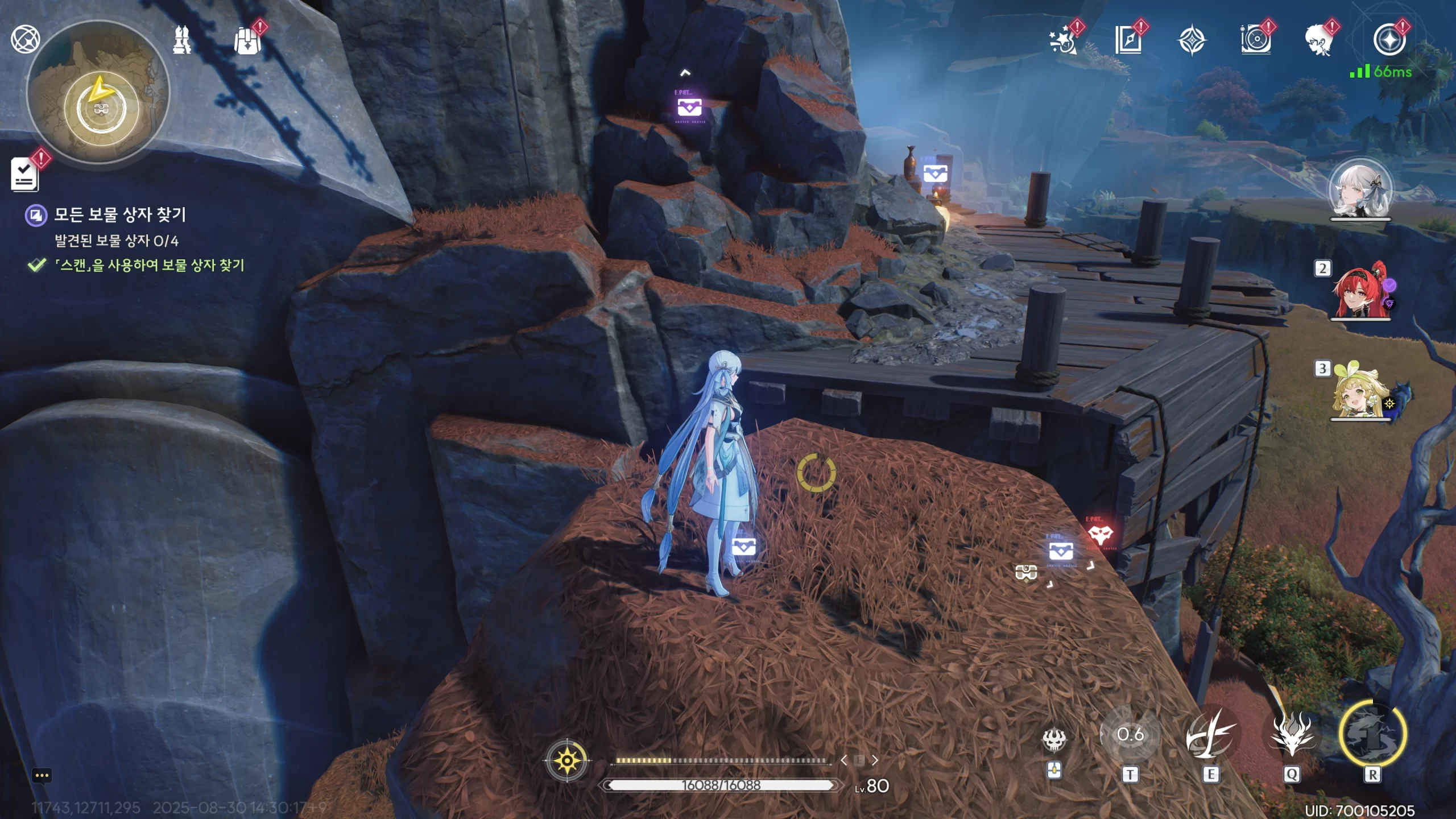Open the terminal menu circle icon

coord(1389,40)
